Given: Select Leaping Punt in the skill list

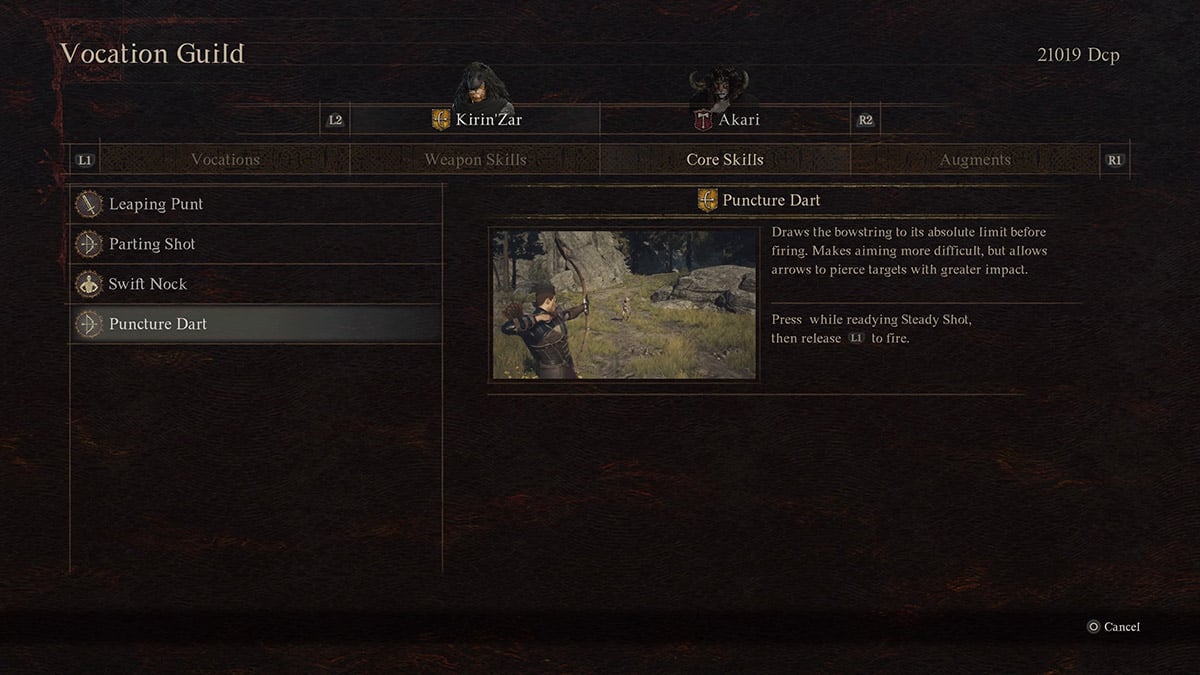Looking at the screenshot, I should (x=256, y=204).
